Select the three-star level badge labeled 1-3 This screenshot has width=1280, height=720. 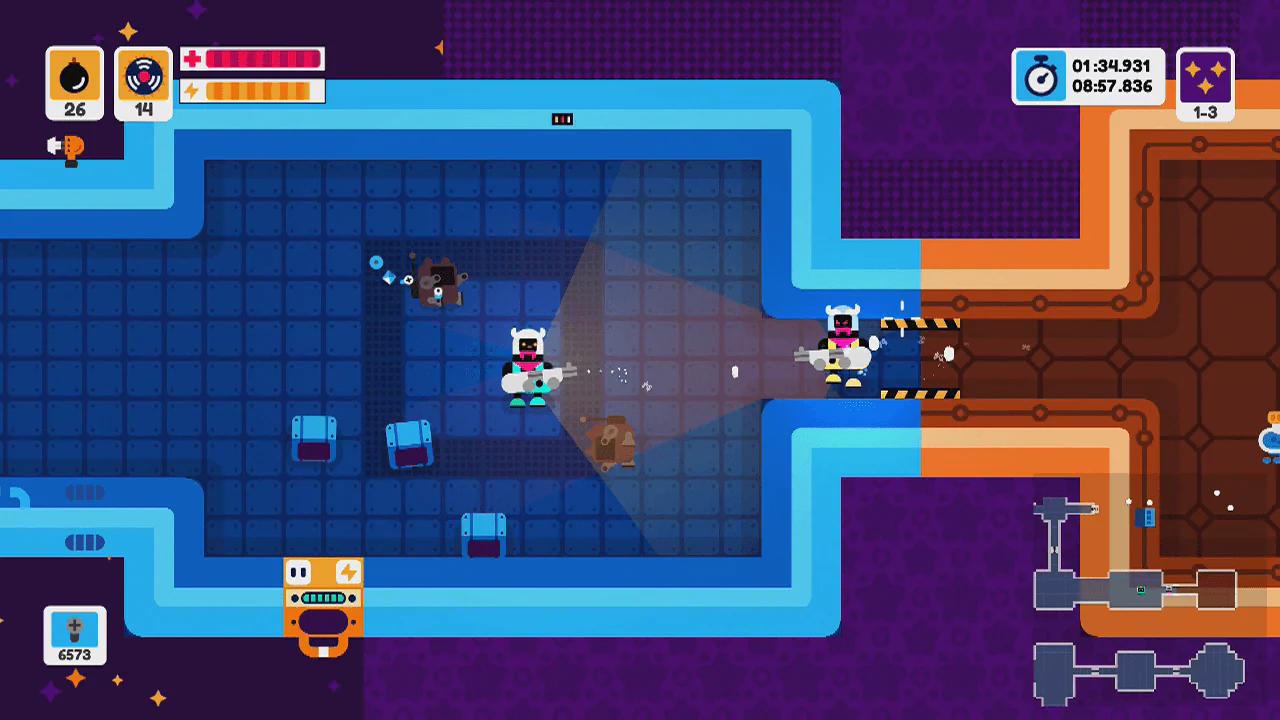(1205, 80)
